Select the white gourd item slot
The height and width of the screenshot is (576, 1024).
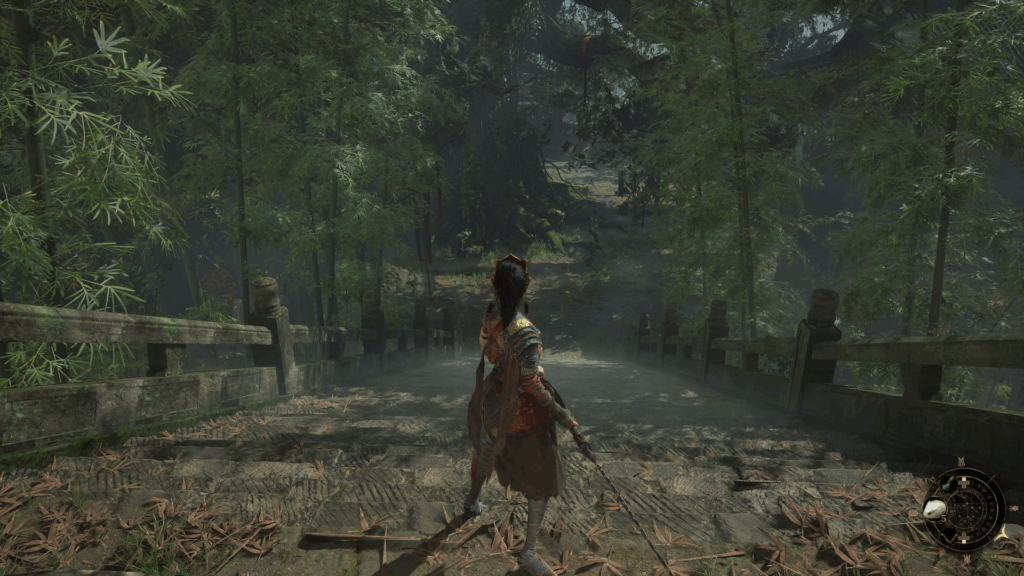[934, 508]
